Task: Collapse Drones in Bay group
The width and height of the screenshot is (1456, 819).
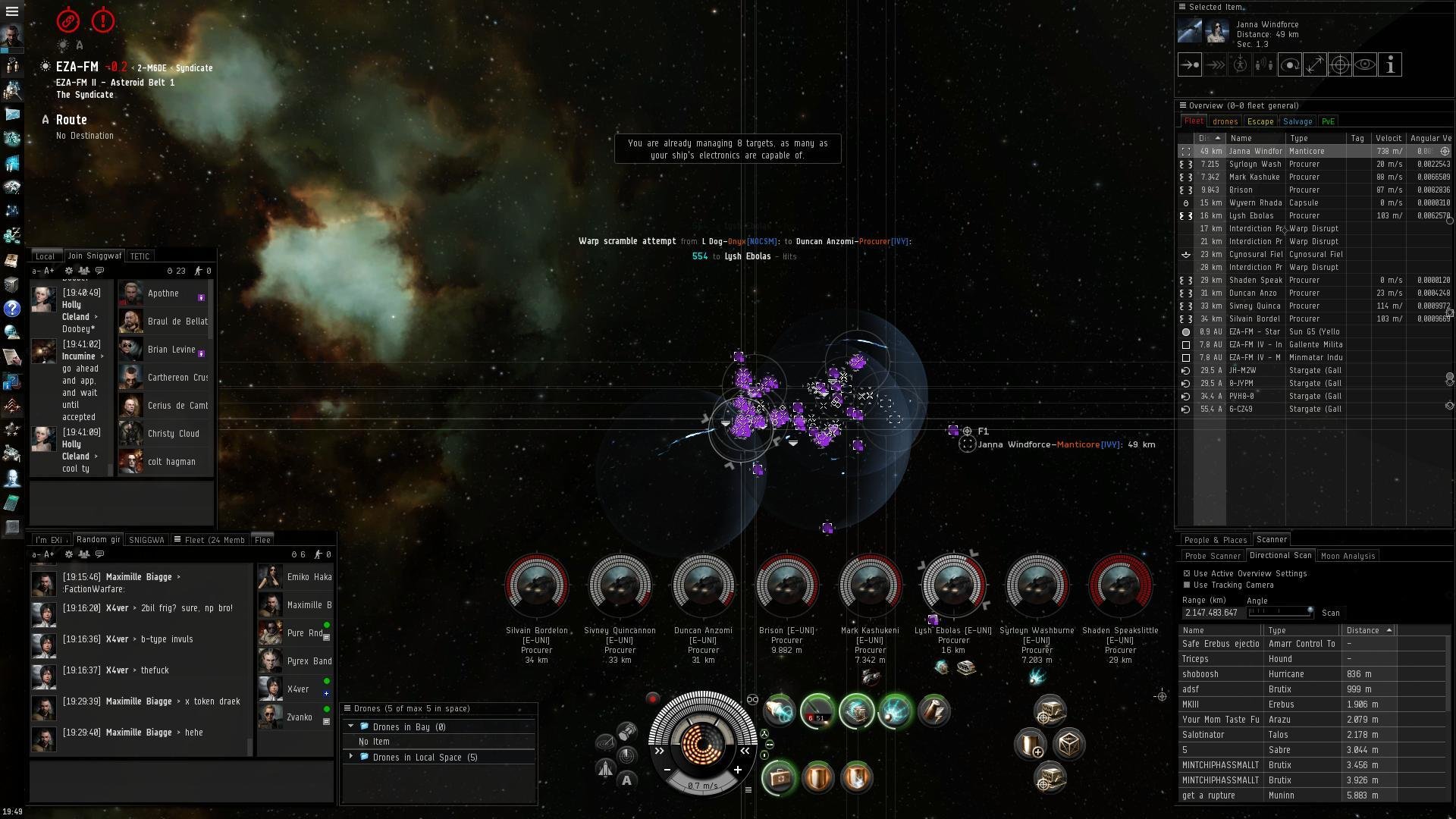Action: tap(351, 726)
